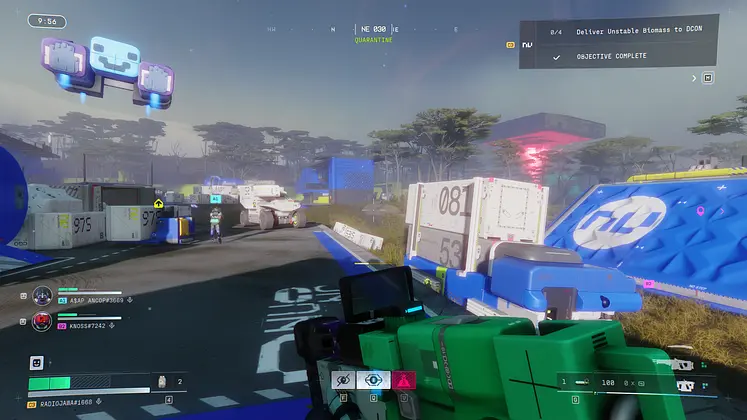Viewport: 747px width, 420px height.
Task: Expand the objective panel with the arrow
Action: (x=693, y=77)
